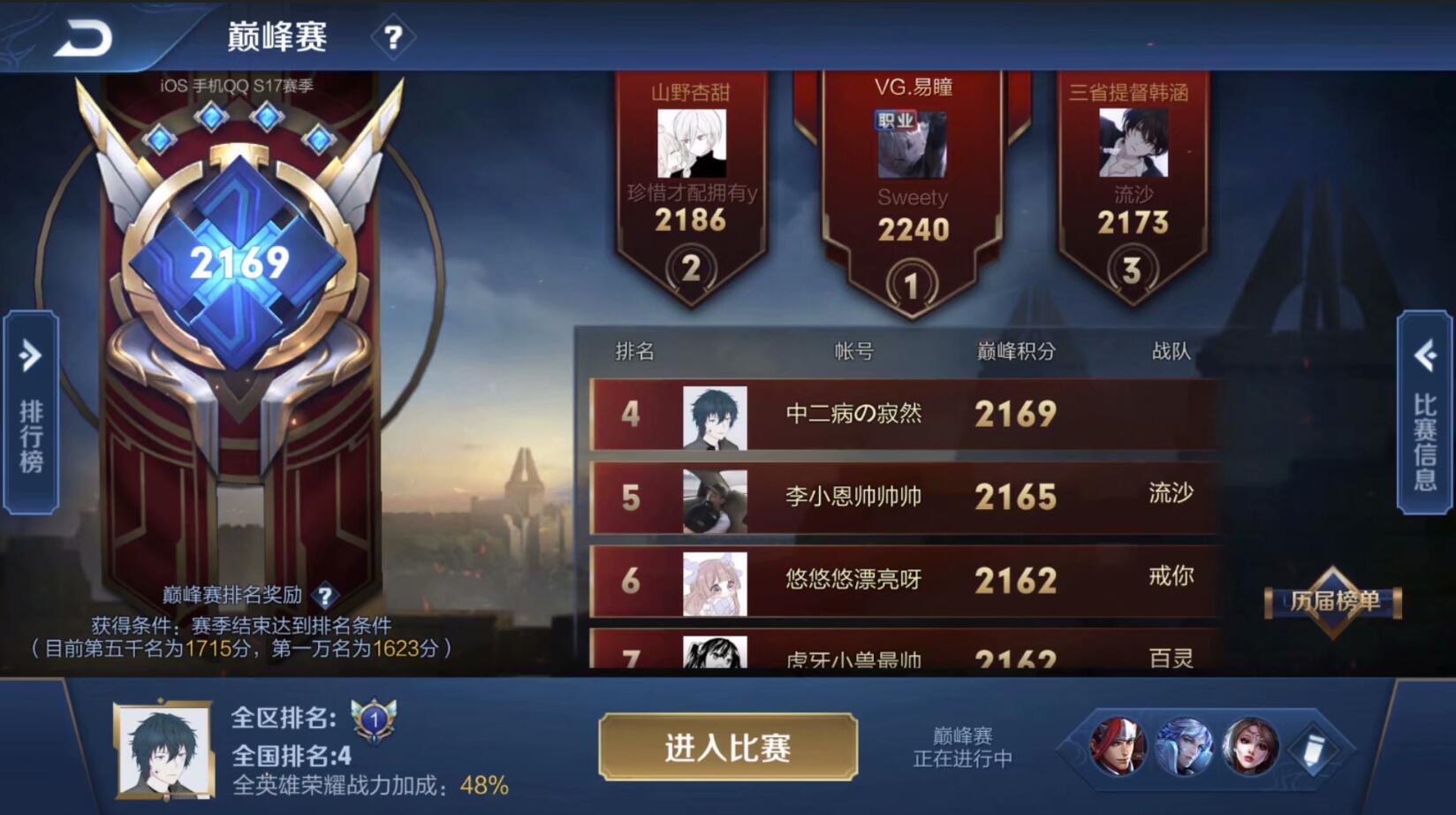
Task: Tap the back arrow to exit 巅峰赛
Action: click(x=84, y=37)
